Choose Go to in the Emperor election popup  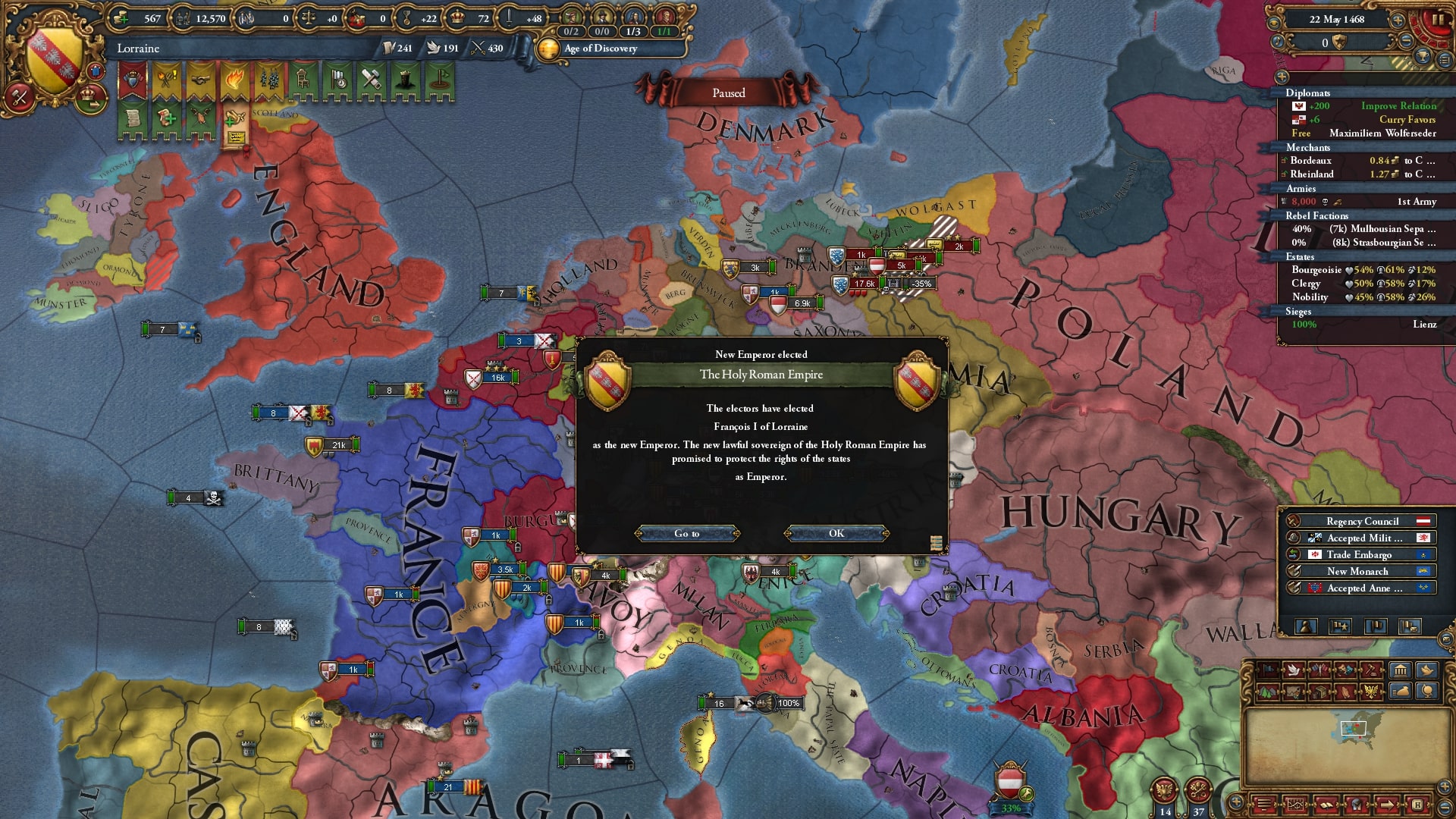pos(687,534)
